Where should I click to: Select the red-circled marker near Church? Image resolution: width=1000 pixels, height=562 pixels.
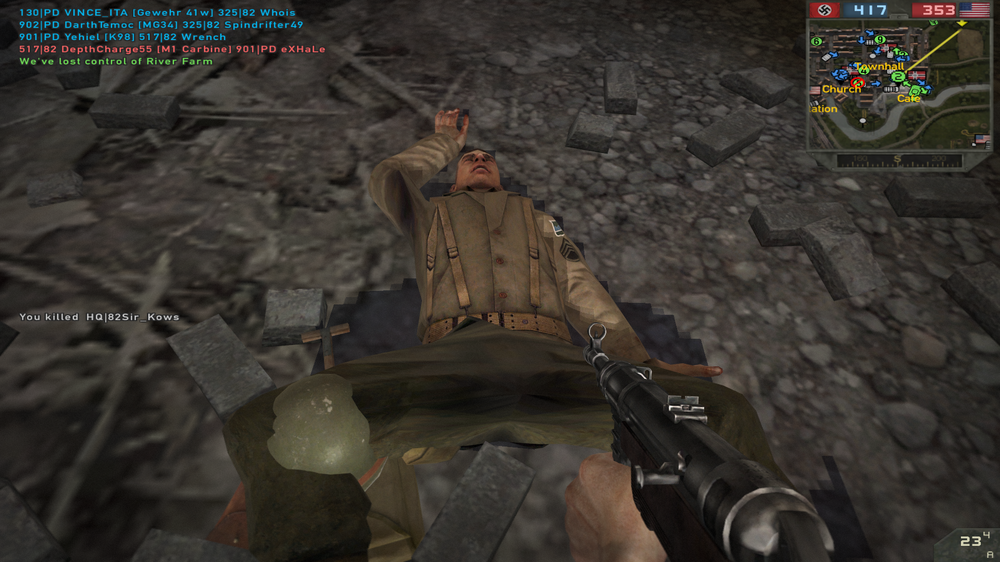coord(856,82)
